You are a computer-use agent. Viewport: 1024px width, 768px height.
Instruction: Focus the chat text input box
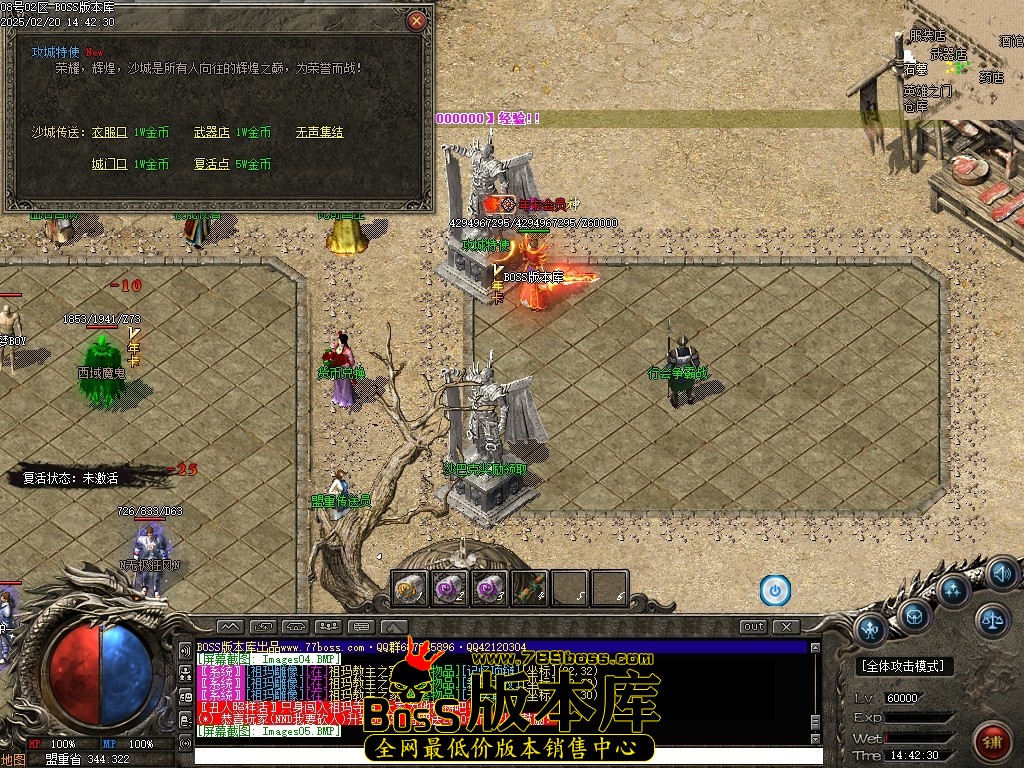click(x=500, y=755)
